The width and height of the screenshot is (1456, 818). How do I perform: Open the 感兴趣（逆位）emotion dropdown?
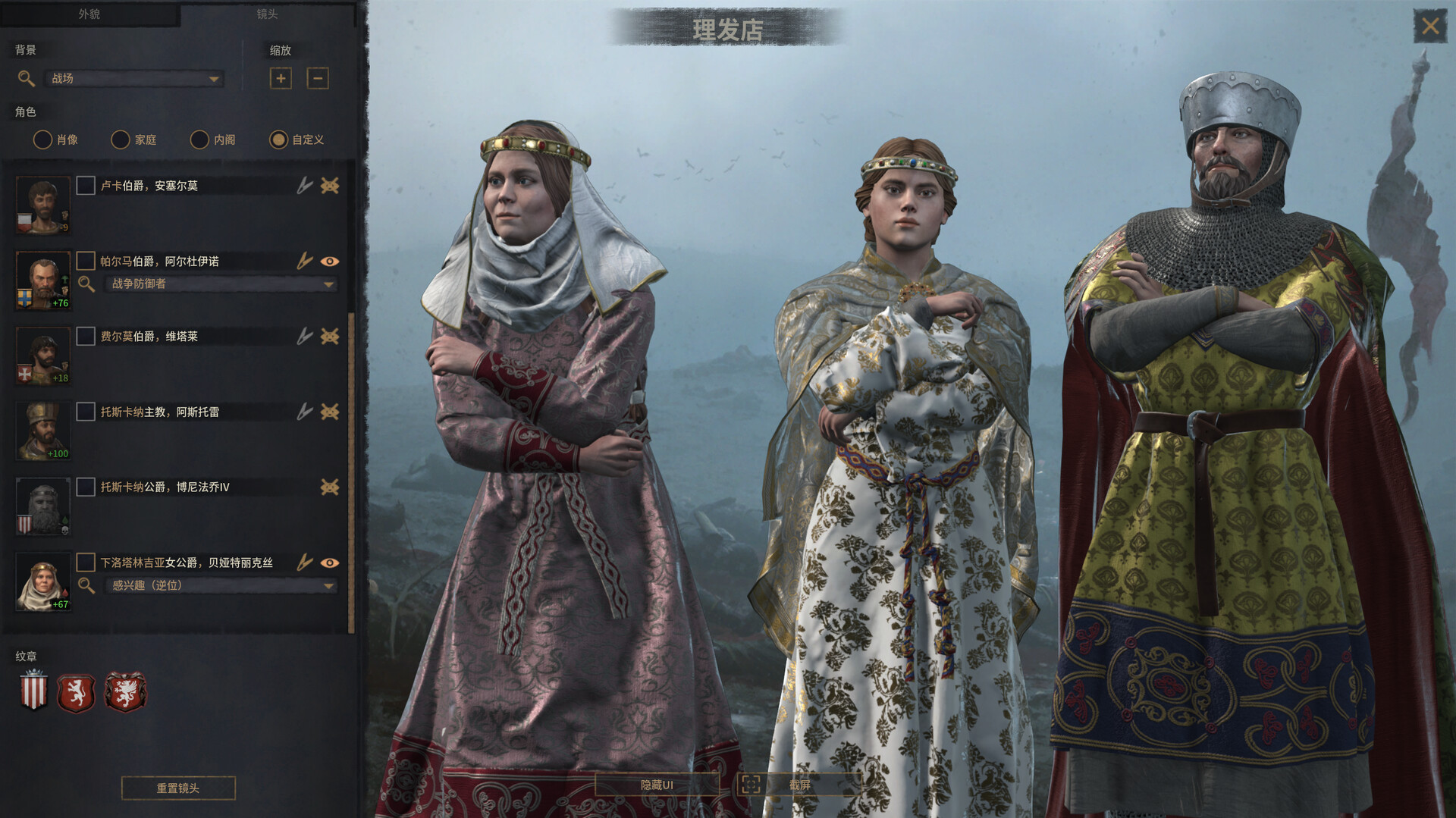coord(218,586)
